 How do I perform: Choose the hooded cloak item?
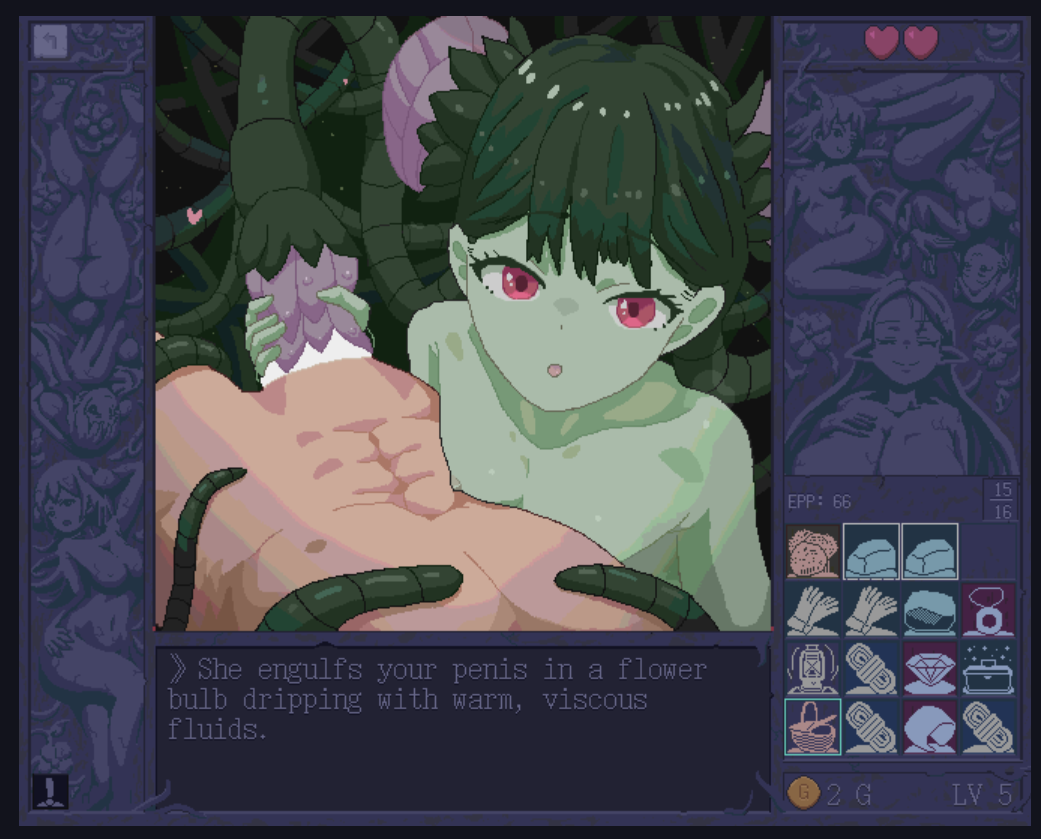[930, 726]
